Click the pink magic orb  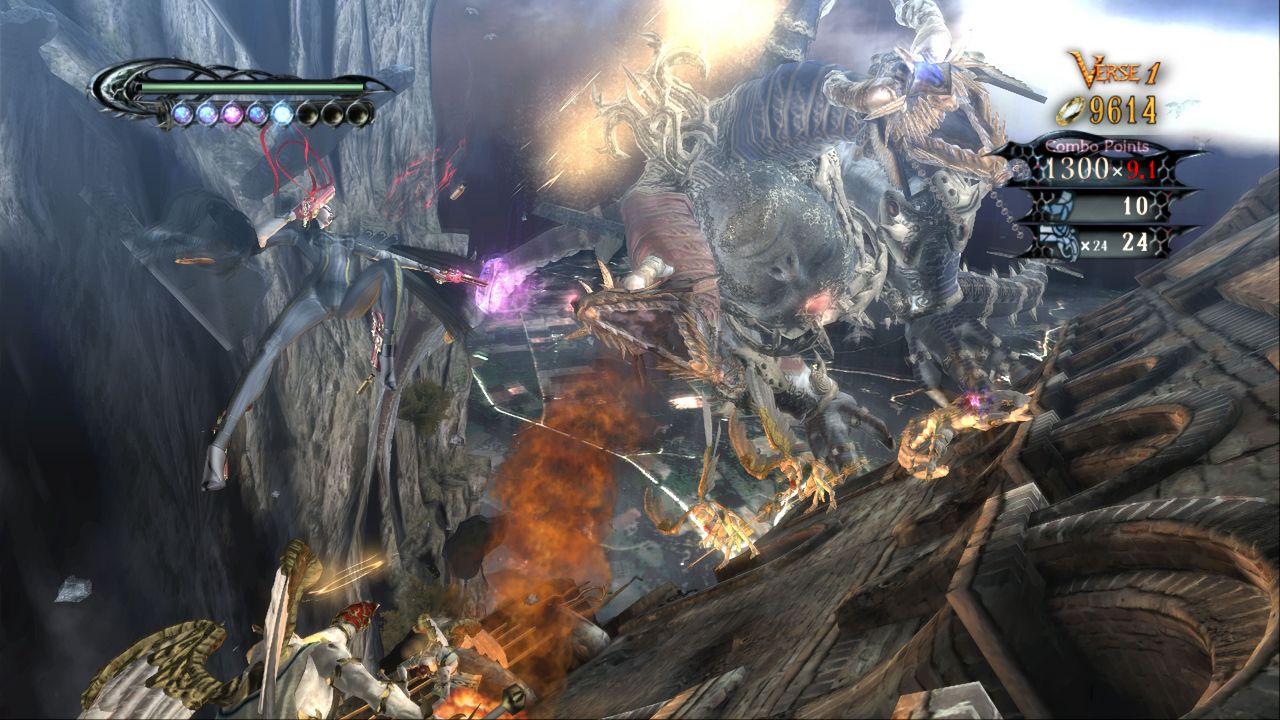[231, 114]
